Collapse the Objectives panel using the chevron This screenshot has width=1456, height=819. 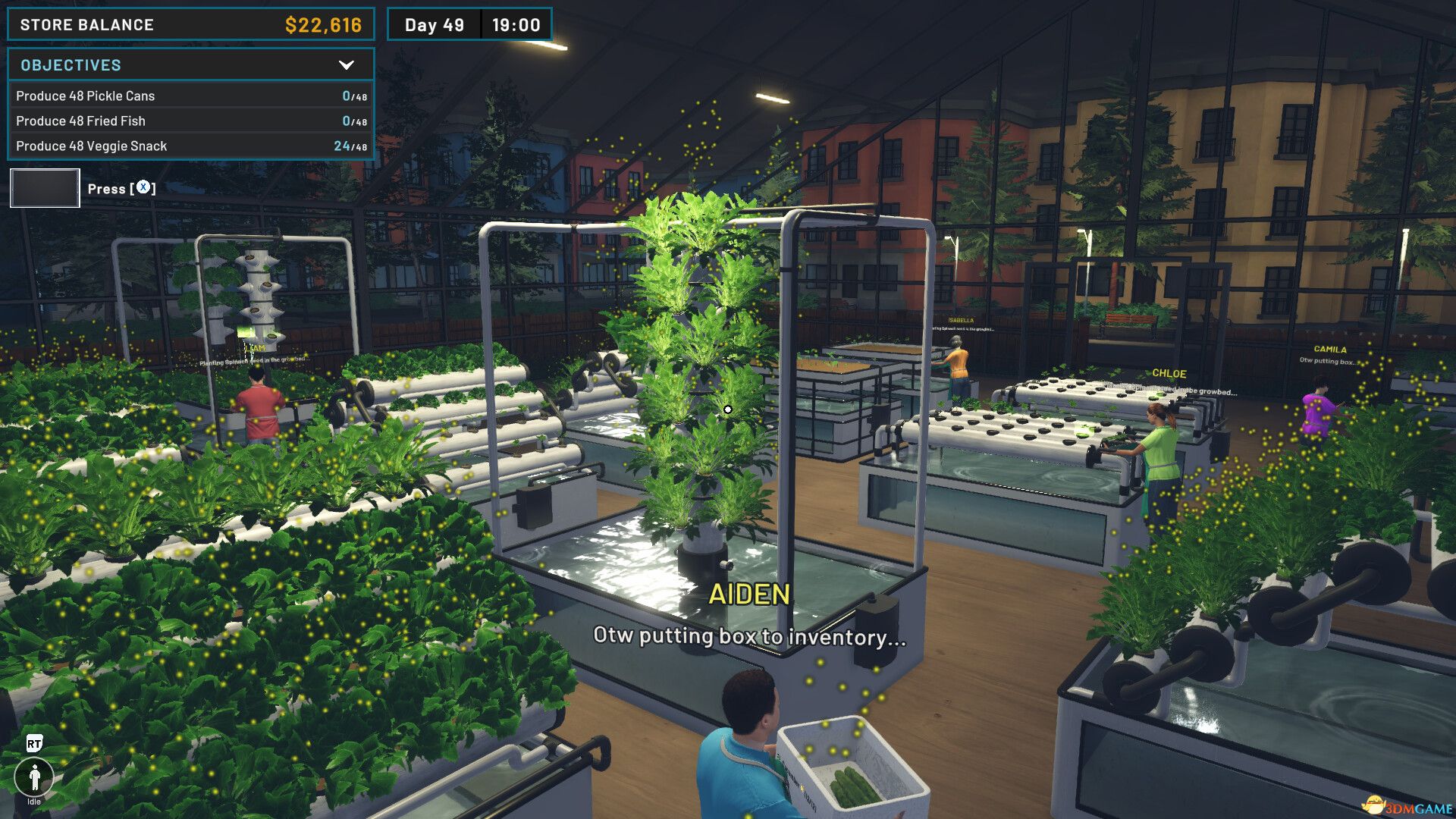pyautogui.click(x=348, y=64)
